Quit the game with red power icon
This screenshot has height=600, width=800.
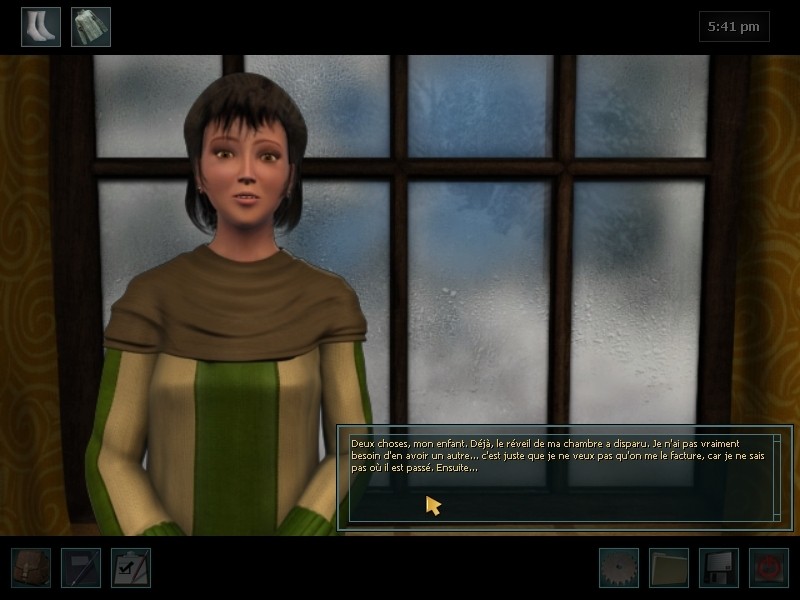[x=769, y=567]
